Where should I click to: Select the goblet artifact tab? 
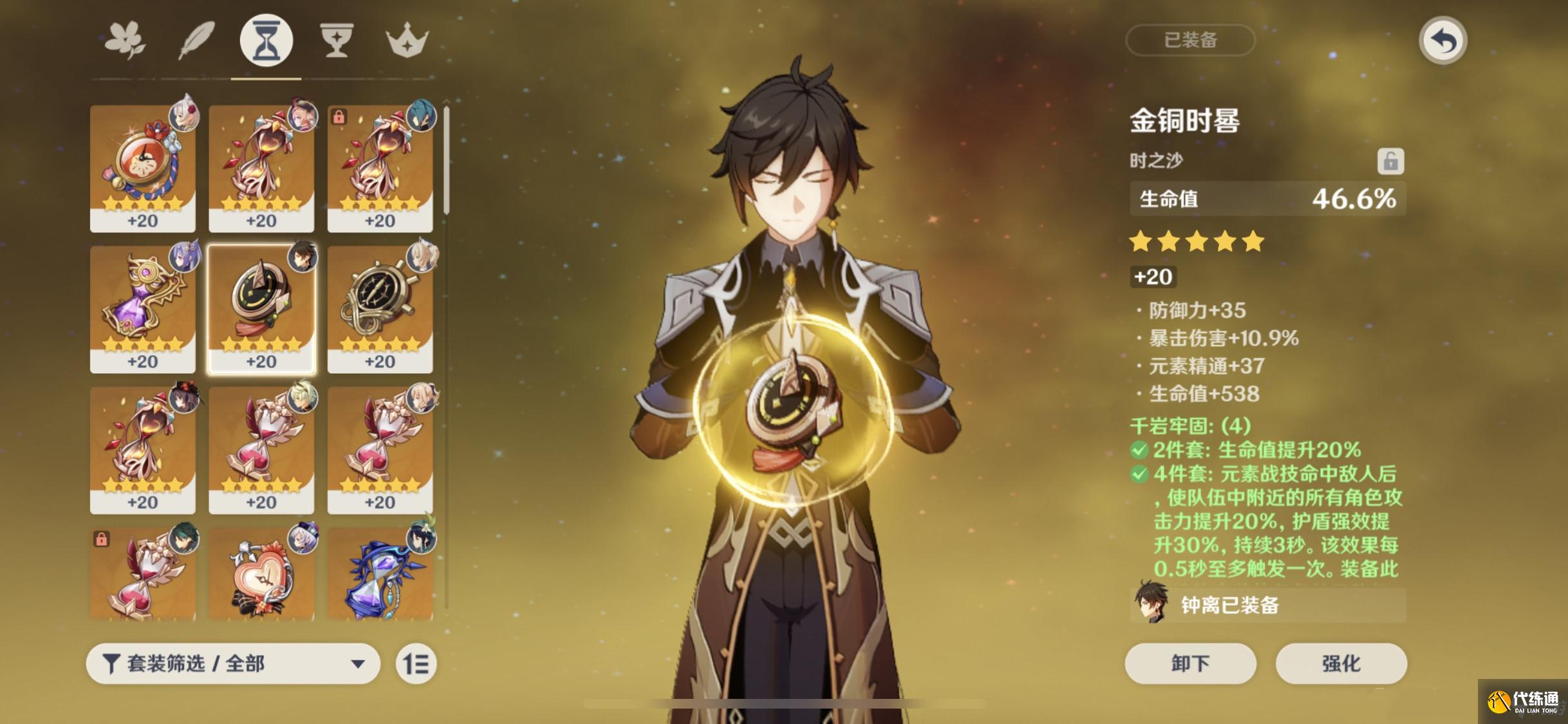click(x=337, y=40)
